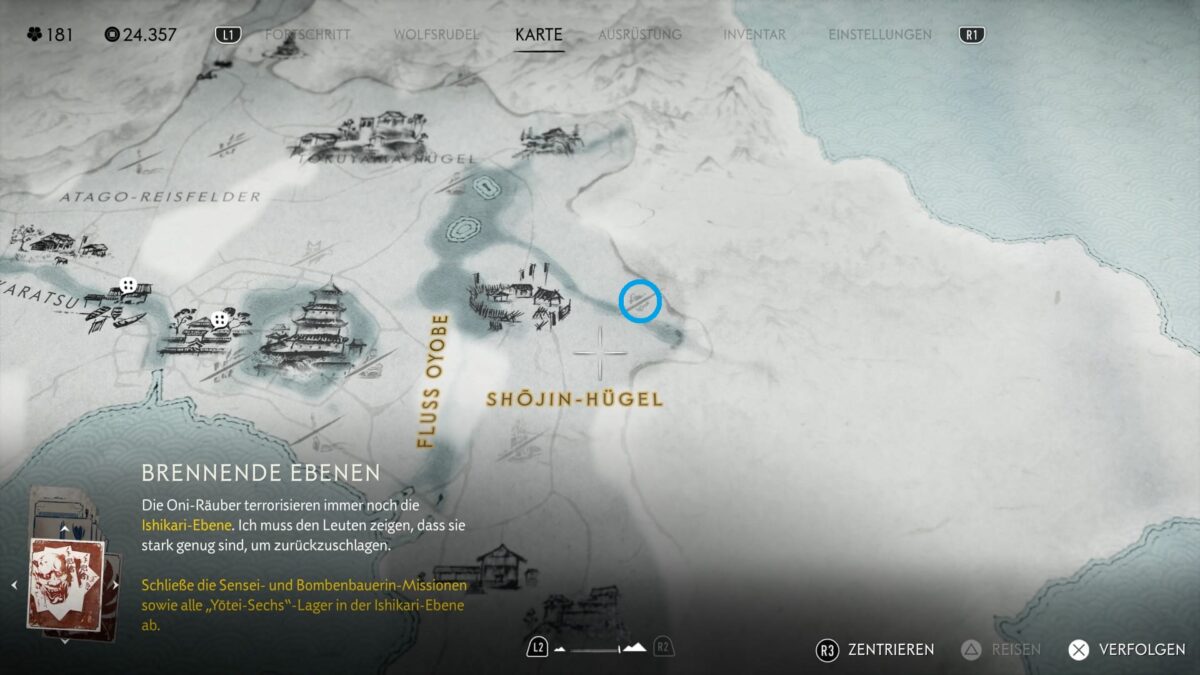Go to the Ausrüstung tab
Screen dimensions: 1200x675
(x=640, y=34)
